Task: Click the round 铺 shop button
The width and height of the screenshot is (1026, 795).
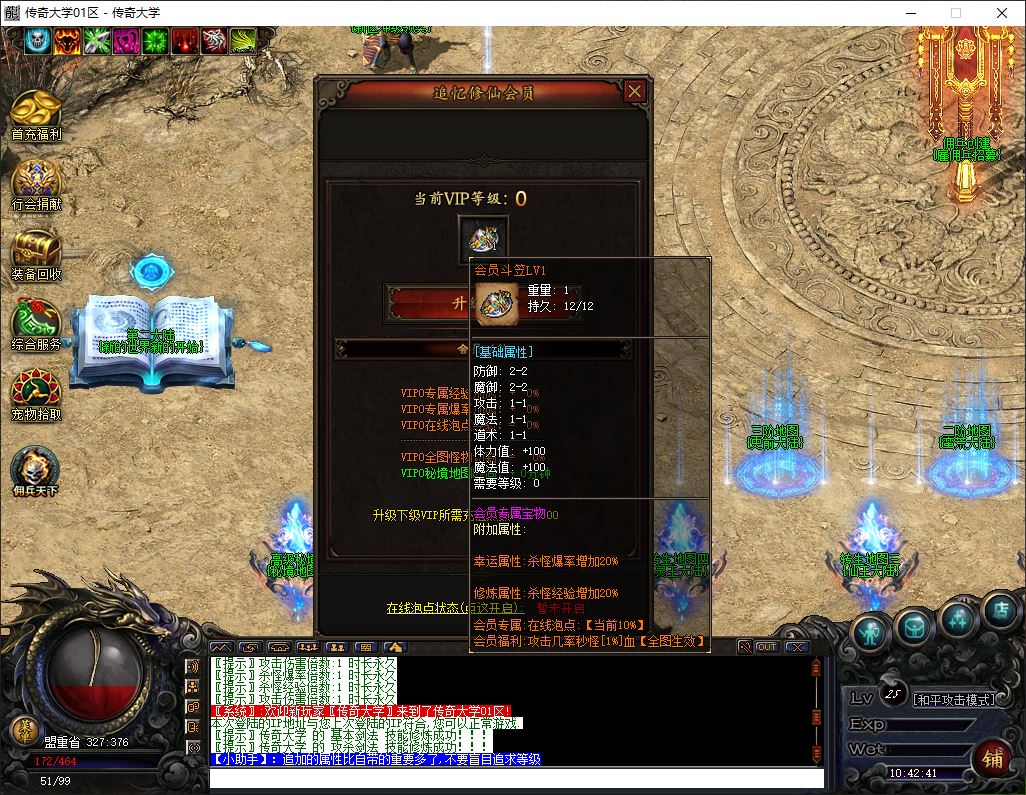Action: 991,757
